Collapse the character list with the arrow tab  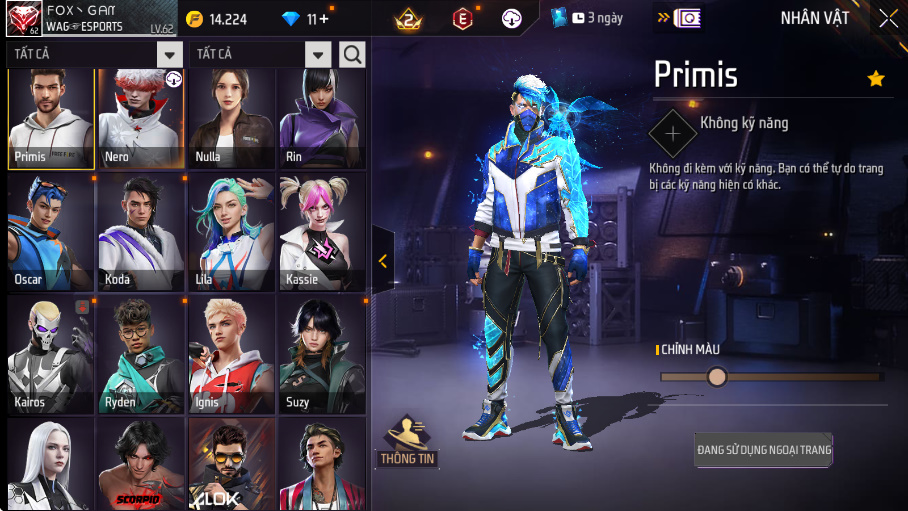click(383, 261)
